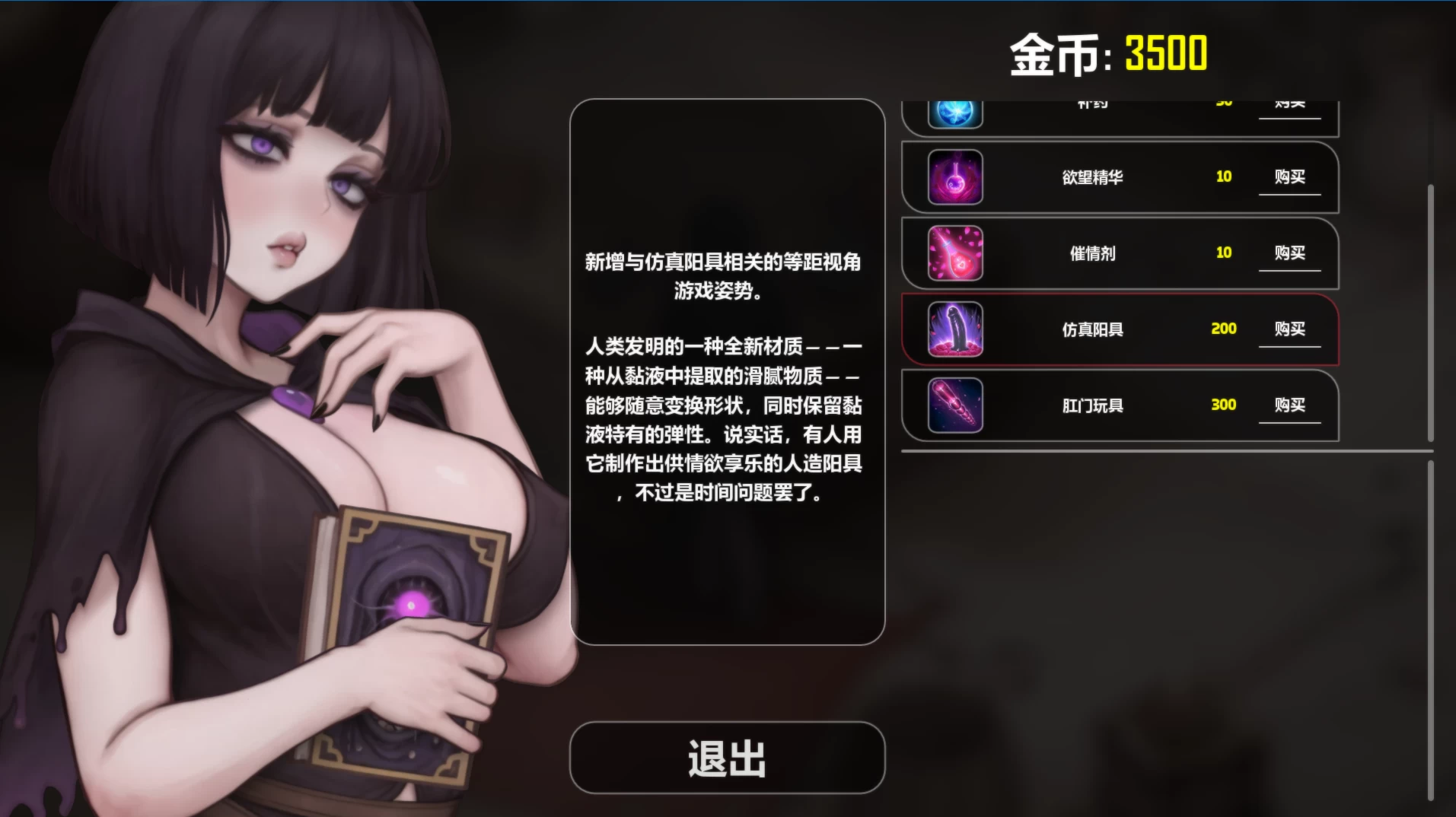Click the pink petal-surrounded bottle icon
The width and height of the screenshot is (1456, 817).
click(x=954, y=253)
